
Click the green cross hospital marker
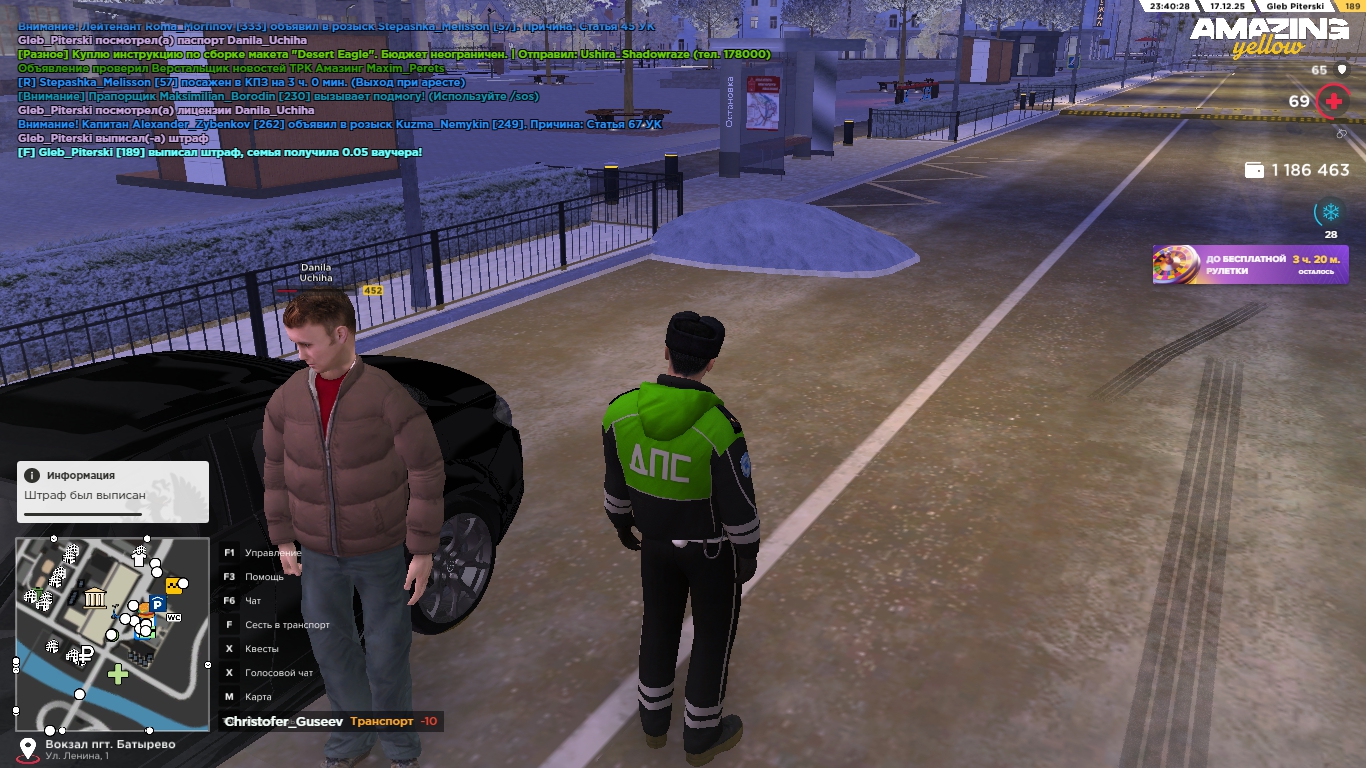(x=118, y=673)
